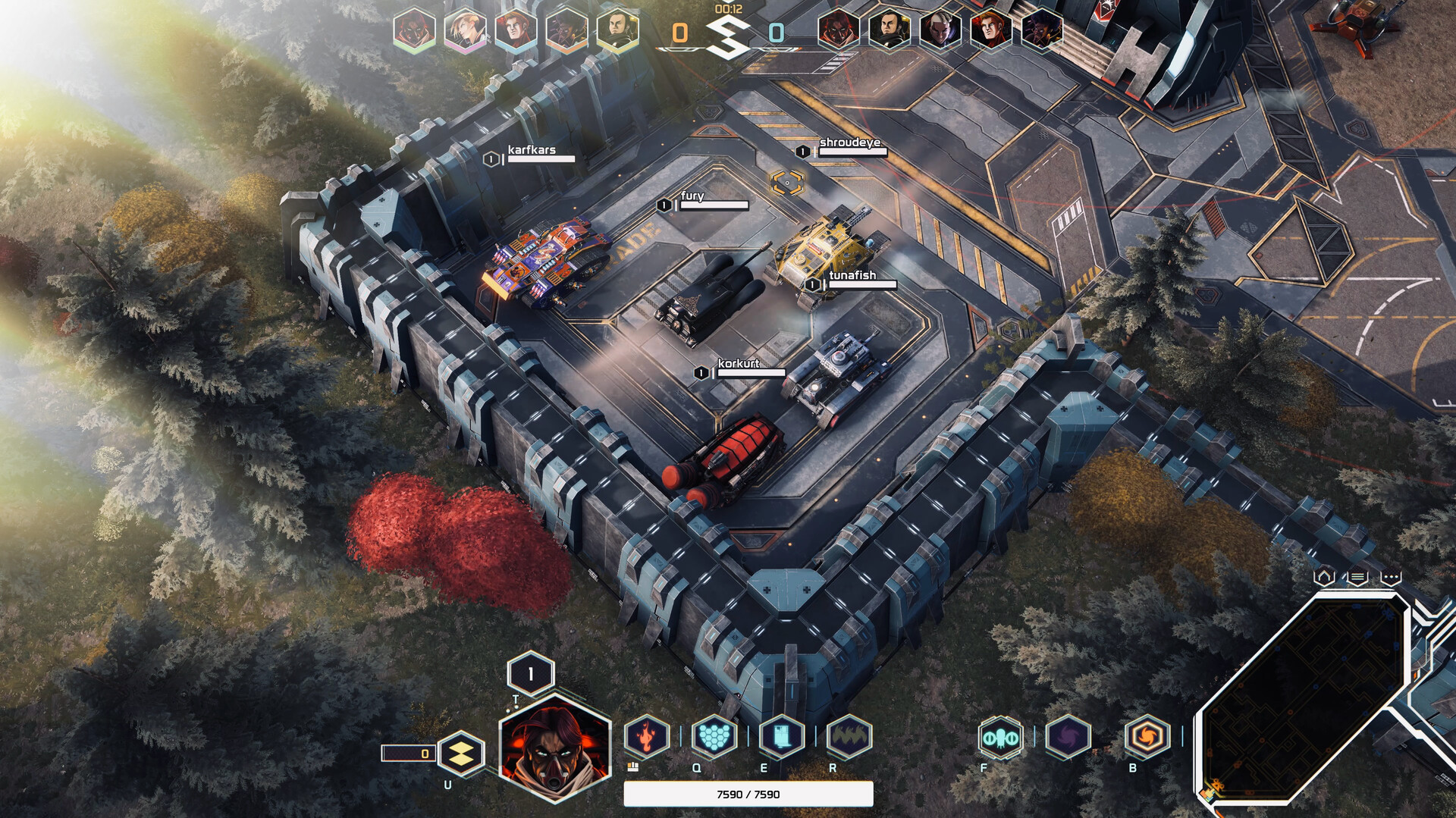The width and height of the screenshot is (1456, 818).
Task: Expand karfkars' level indicator hexagon
Action: pyautogui.click(x=491, y=159)
